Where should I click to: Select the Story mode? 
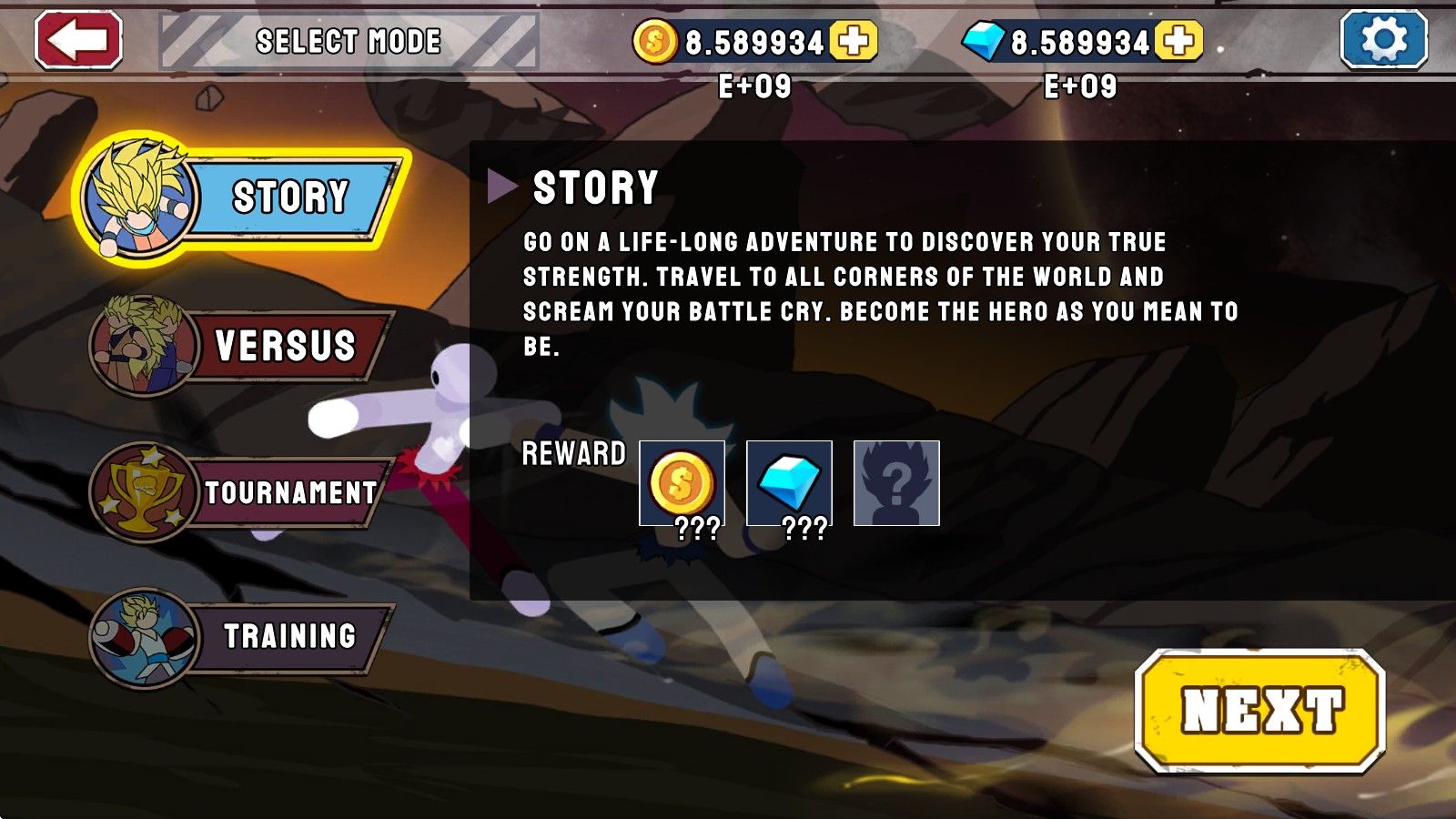click(246, 197)
